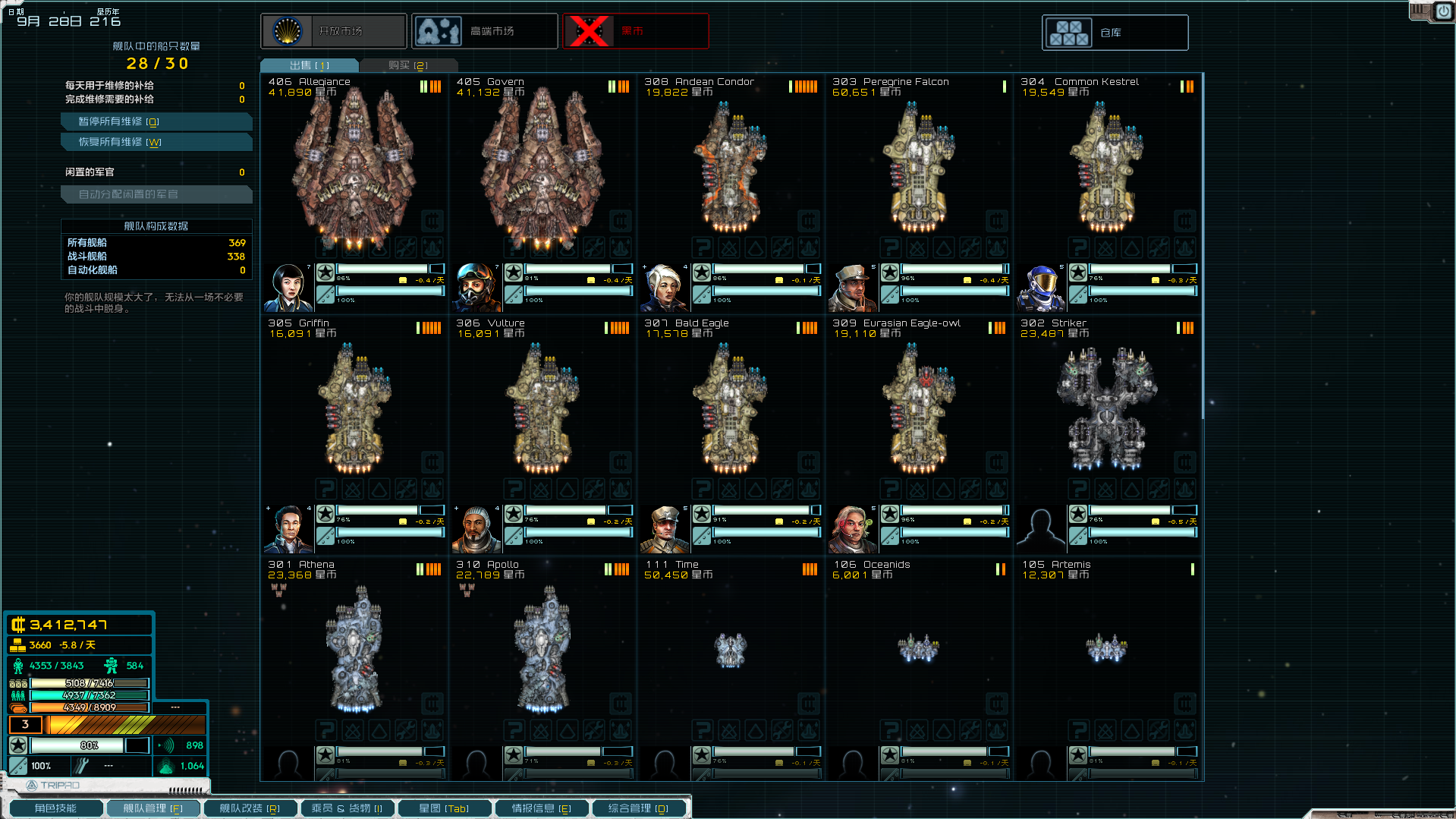The height and width of the screenshot is (819, 1456).
Task: Click 恢复所有维修 resume repairs button
Action: coord(156,142)
